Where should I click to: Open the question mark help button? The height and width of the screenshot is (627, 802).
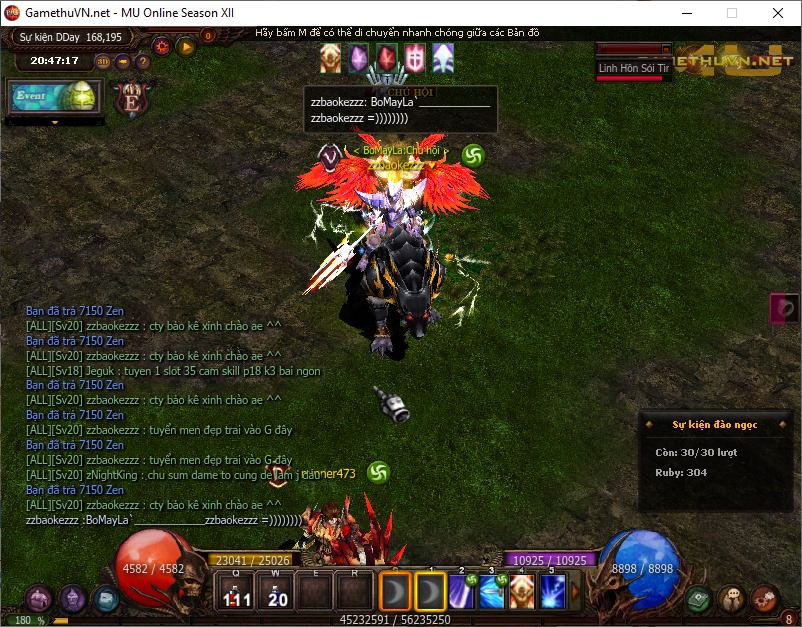click(142, 61)
